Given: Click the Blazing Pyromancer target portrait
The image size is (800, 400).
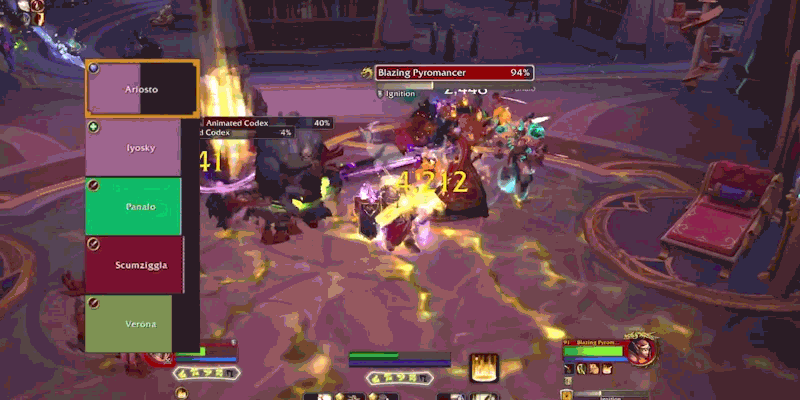Looking at the screenshot, I should click(643, 350).
